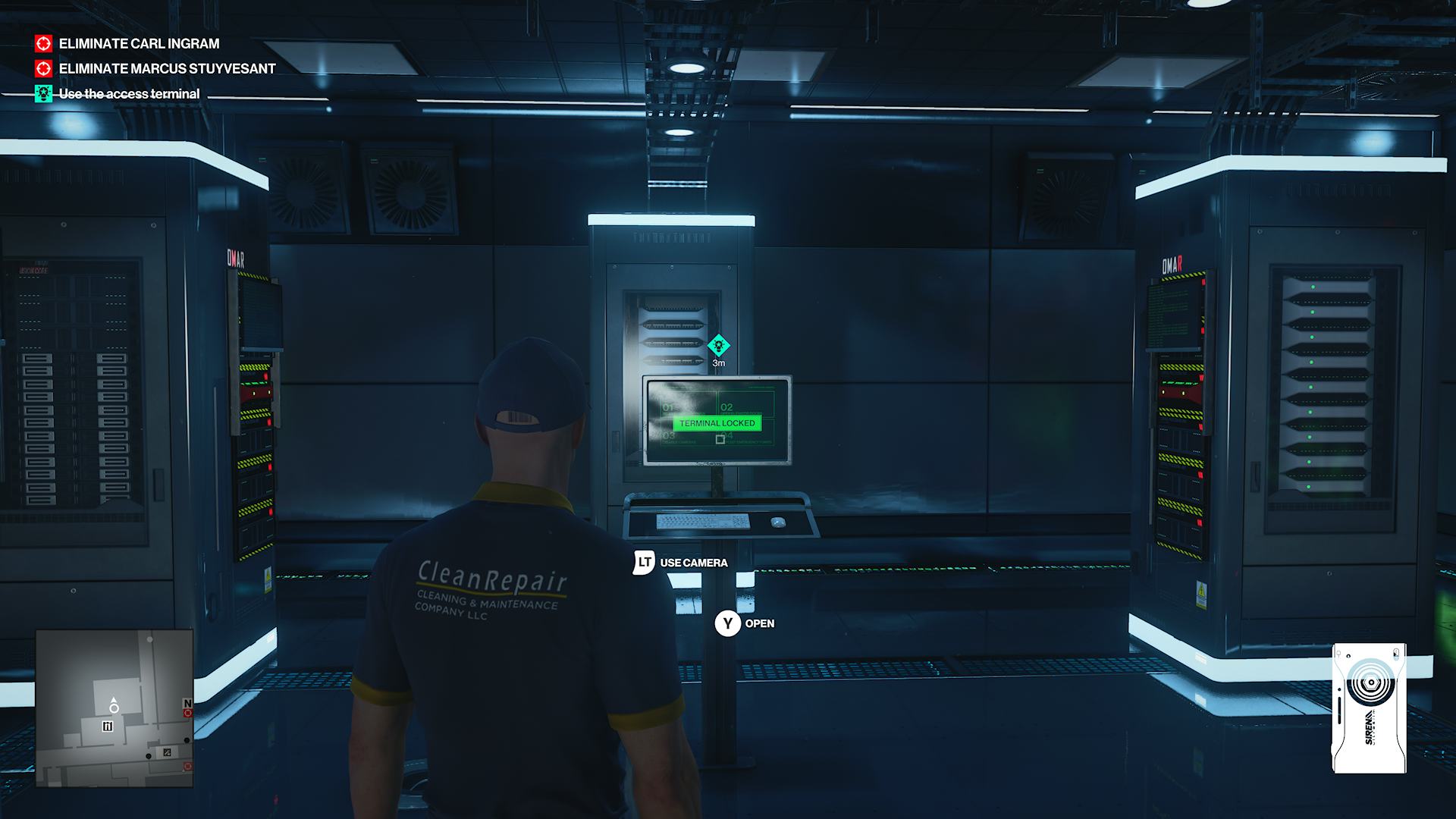Click the Eliminate Marcus Stuyvesant objective text

(167, 70)
